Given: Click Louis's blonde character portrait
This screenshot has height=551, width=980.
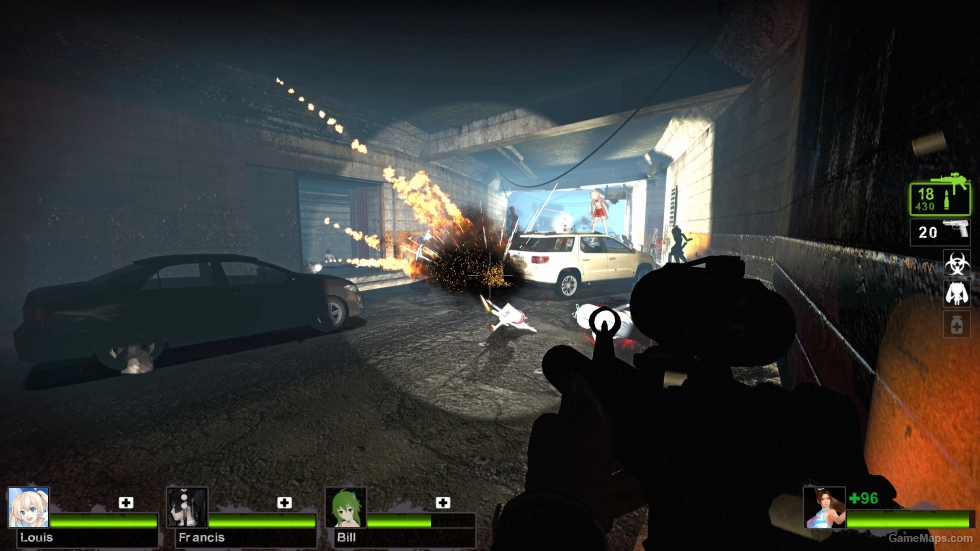Looking at the screenshot, I should (x=28, y=507).
